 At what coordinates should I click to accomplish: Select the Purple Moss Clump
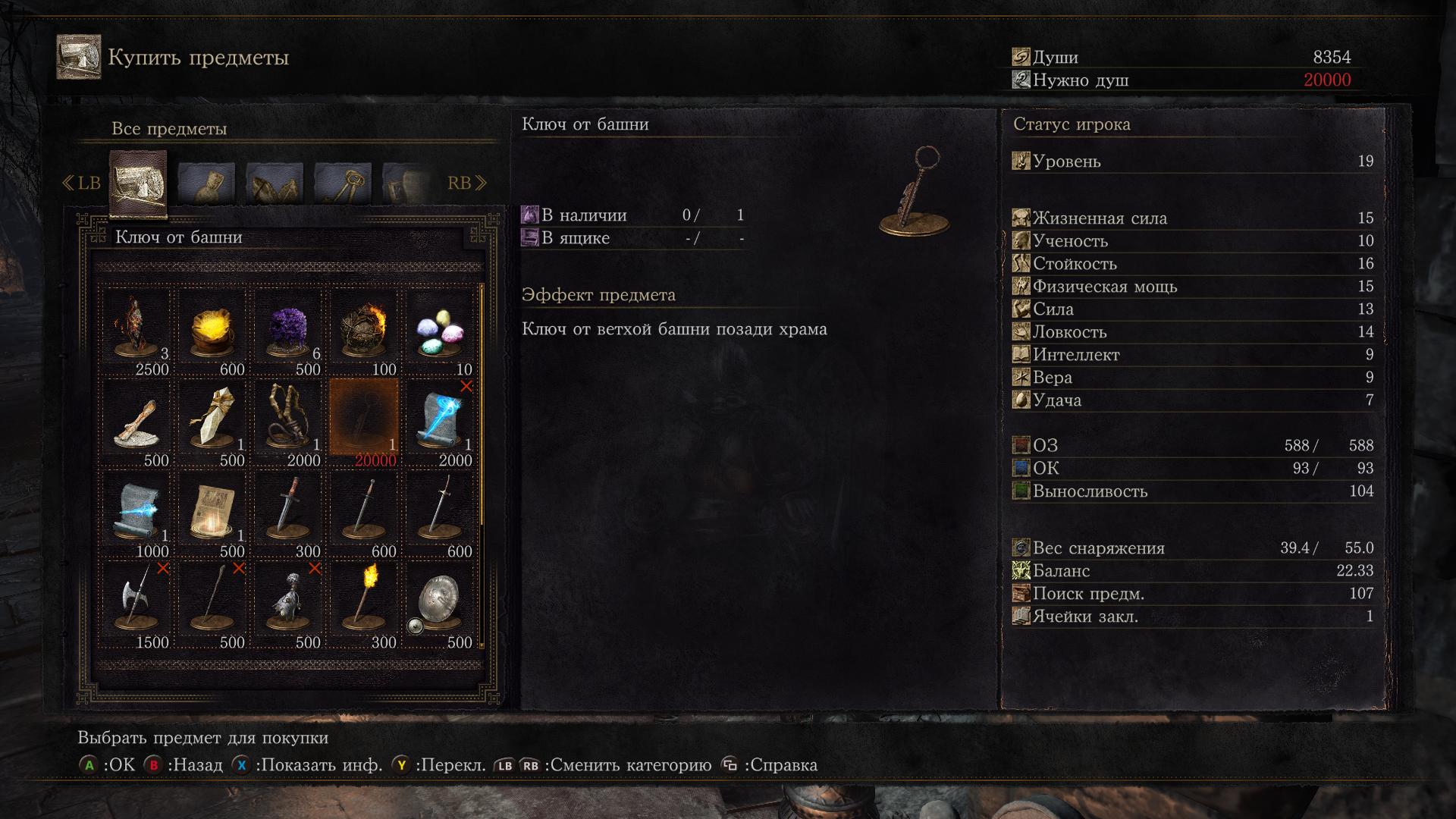[x=288, y=331]
